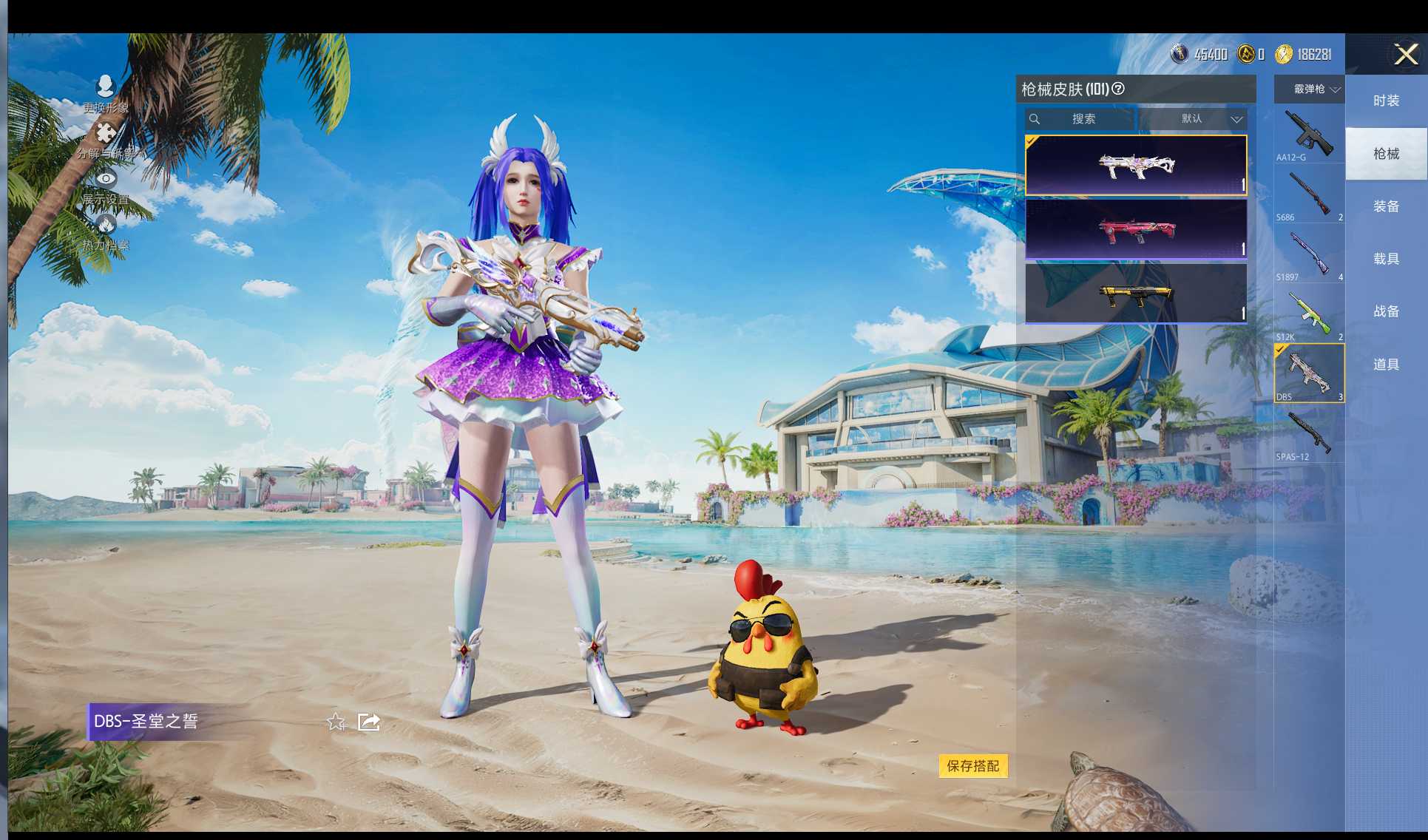Favorite the skin with the star icon

336,722
